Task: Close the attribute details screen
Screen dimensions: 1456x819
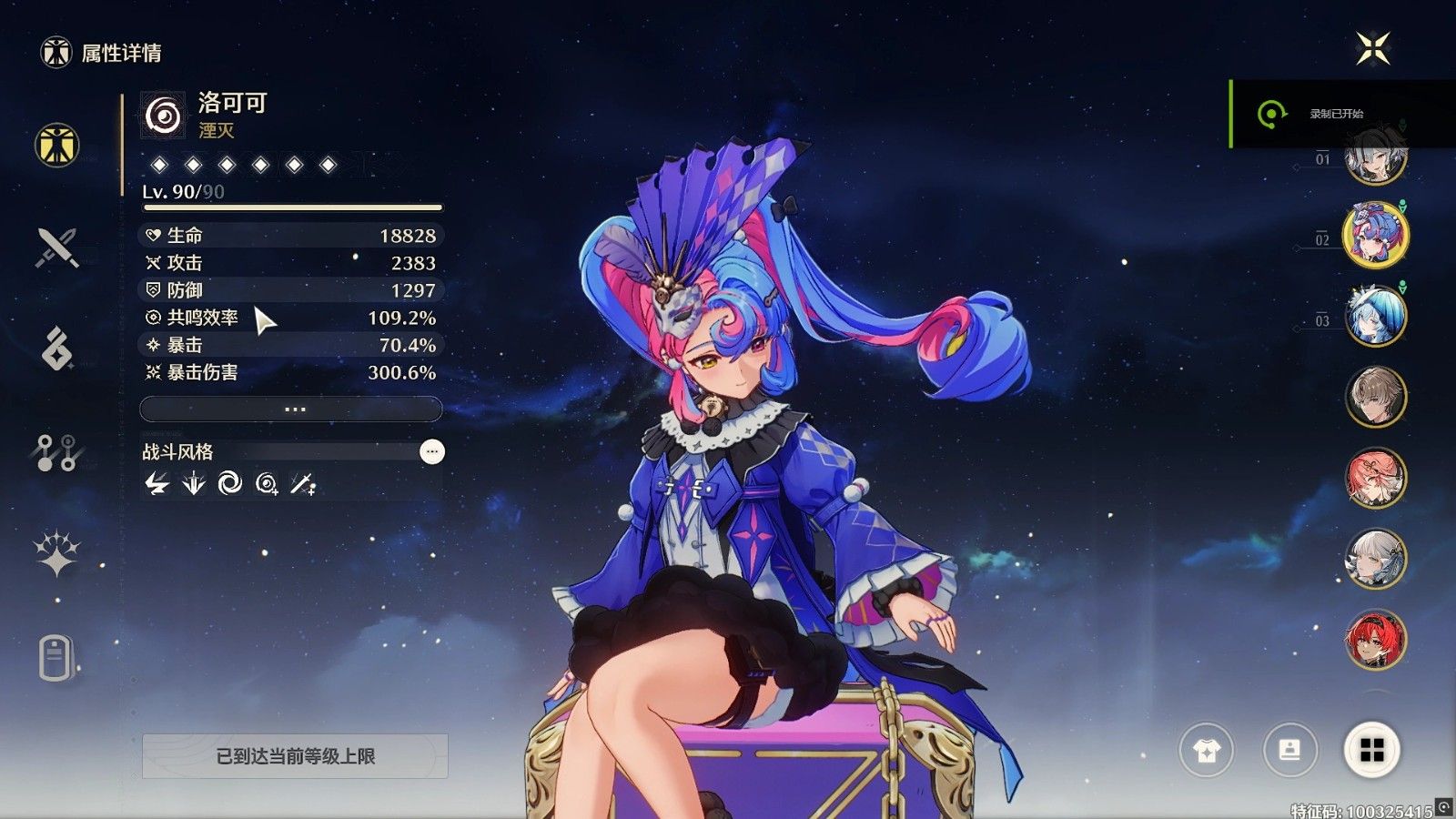Action: pyautogui.click(x=1372, y=48)
